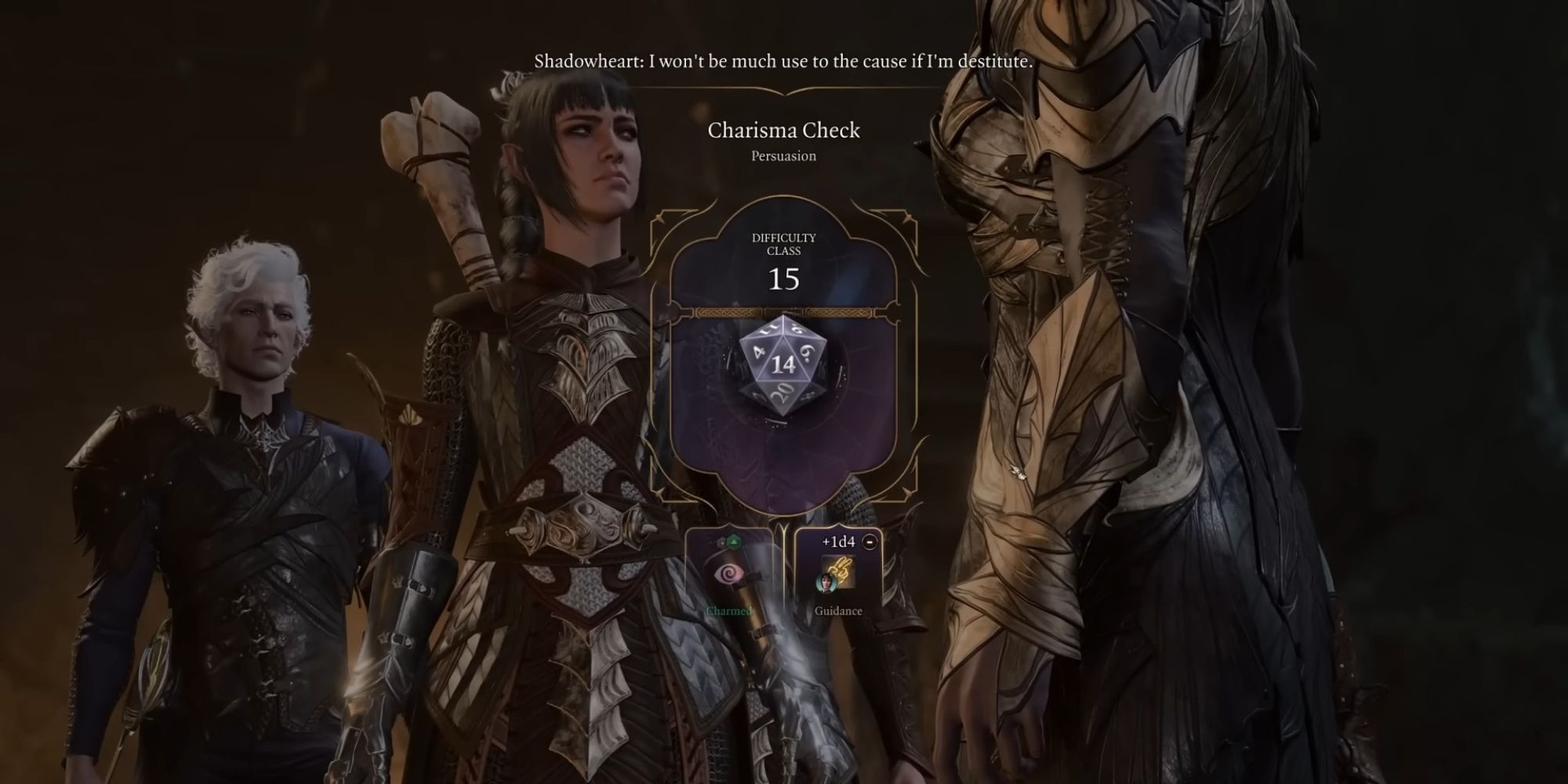The image size is (1568, 784).
Task: Click the Guidance glowing hand icon
Action: (x=841, y=570)
